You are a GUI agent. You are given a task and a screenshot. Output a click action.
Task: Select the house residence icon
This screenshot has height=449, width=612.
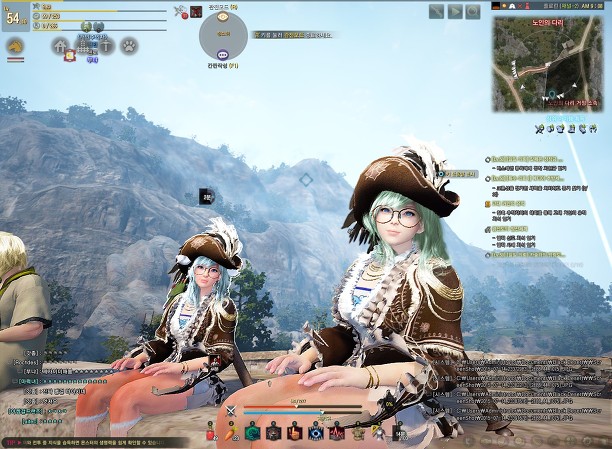pyautogui.click(x=61, y=45)
